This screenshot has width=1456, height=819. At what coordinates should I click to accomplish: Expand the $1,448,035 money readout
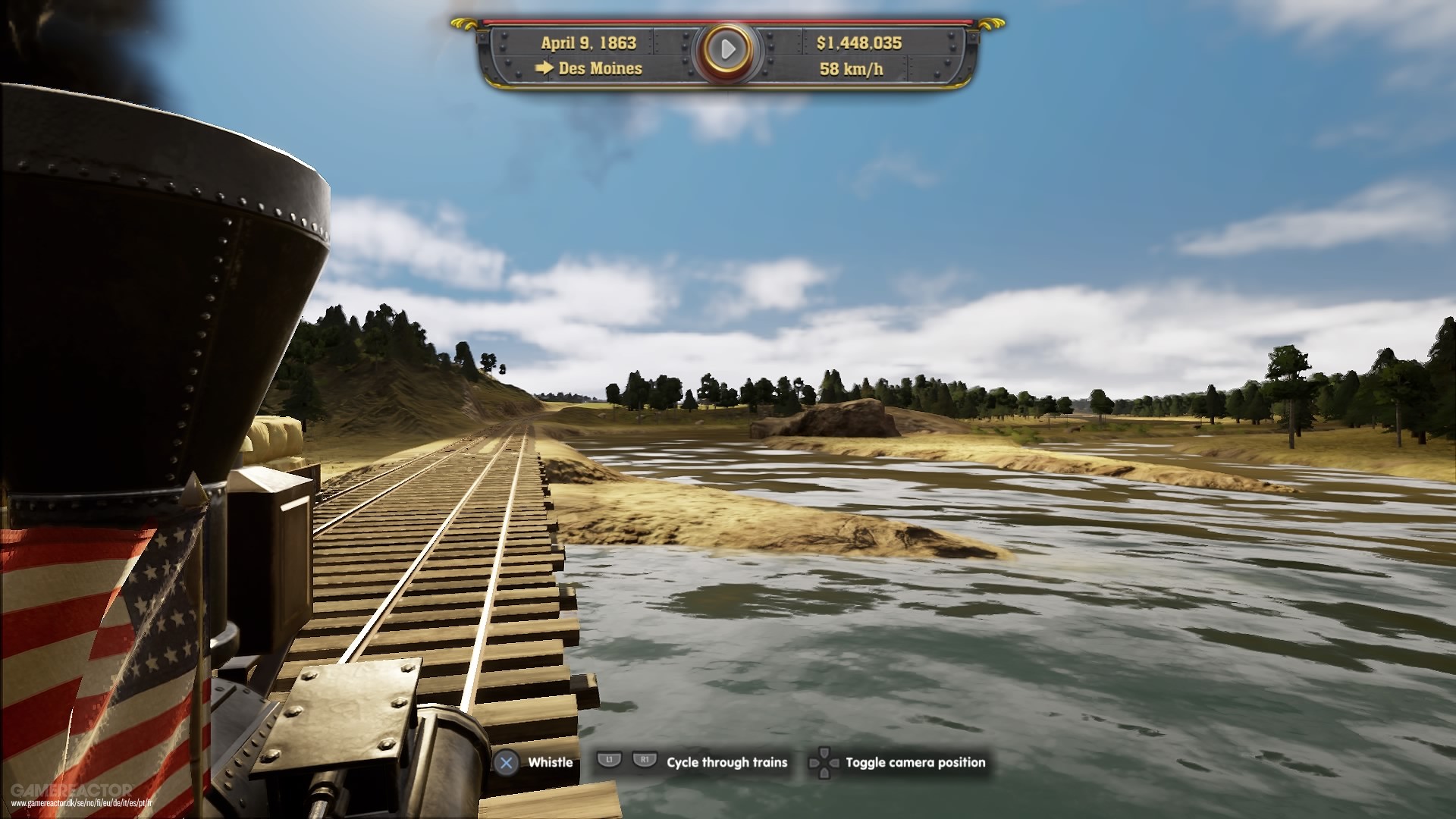point(859,44)
